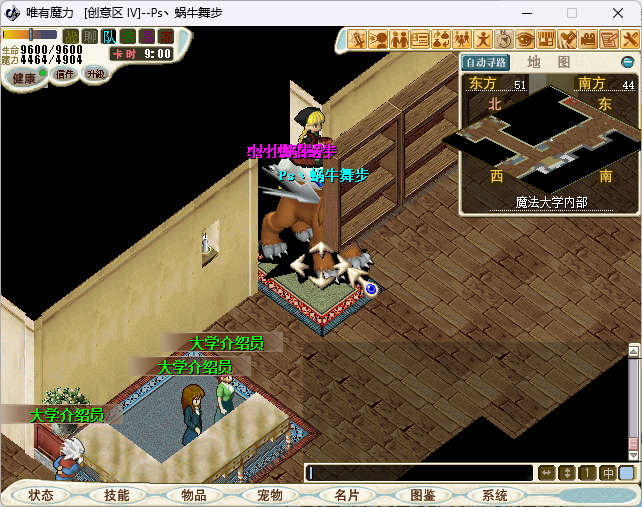Collapse the map panel with the blue round button
The image size is (642, 507).
tap(628, 62)
